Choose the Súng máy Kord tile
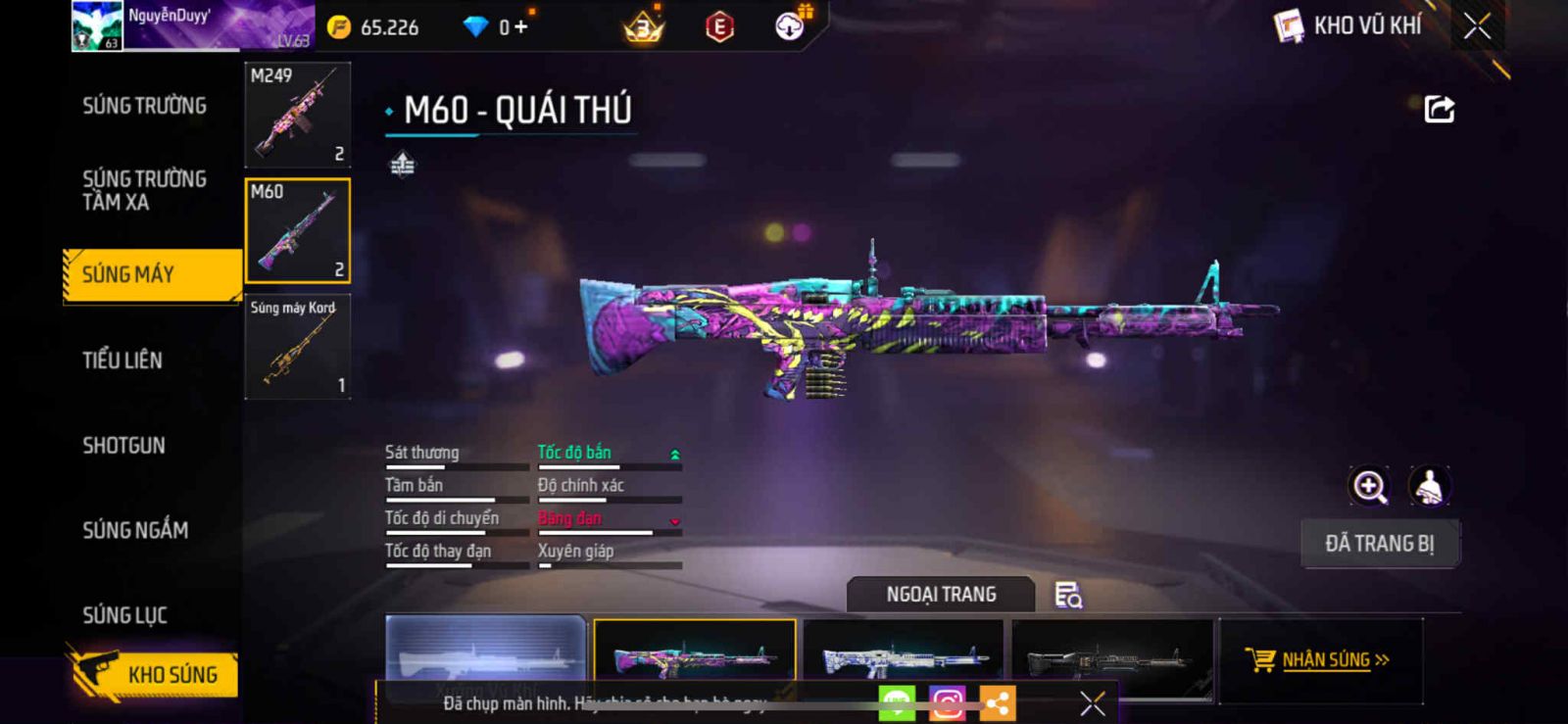This screenshot has width=1568, height=724. [x=298, y=347]
